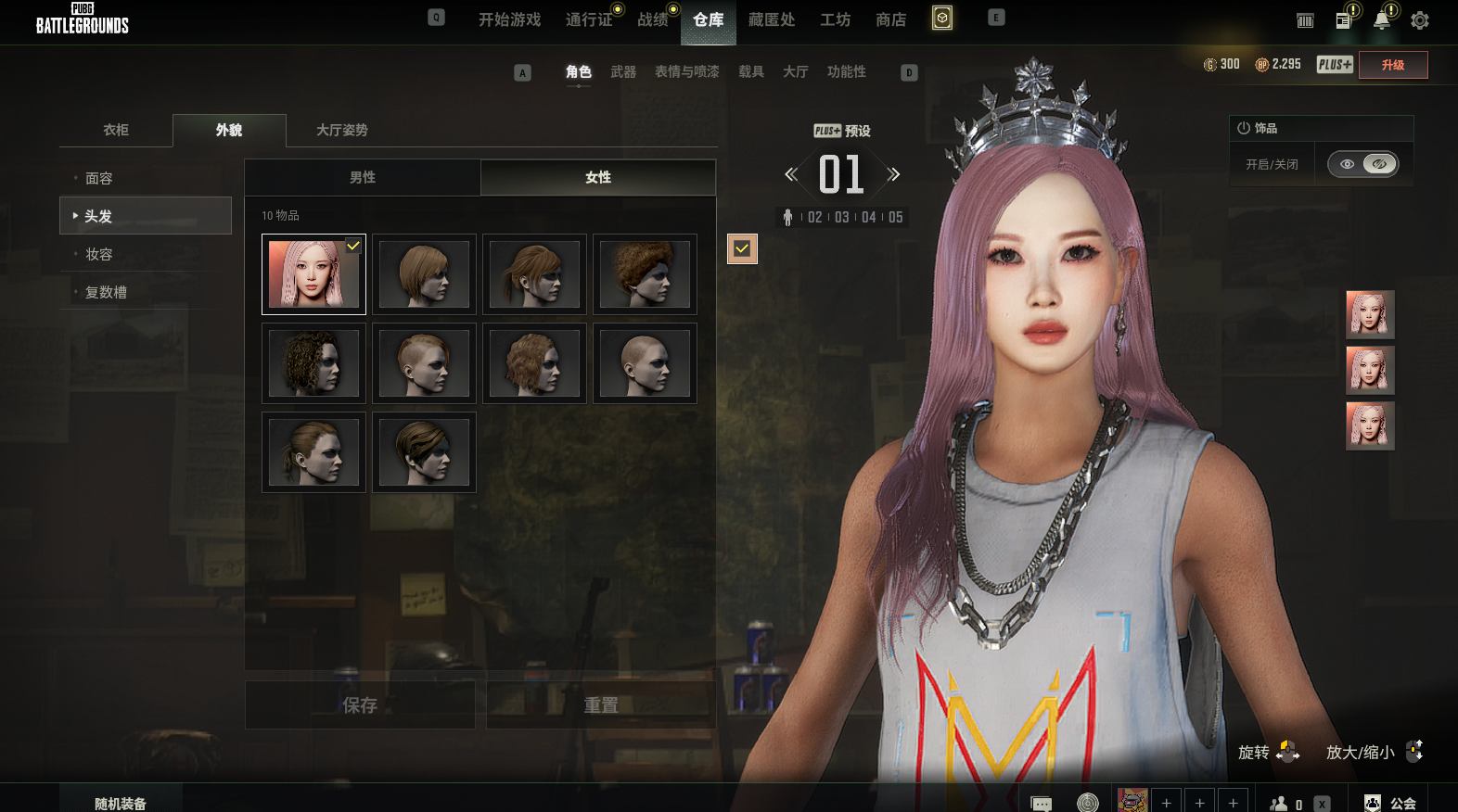Image resolution: width=1458 pixels, height=812 pixels.
Task: Go to next preset with right arrows
Action: pyautogui.click(x=893, y=174)
